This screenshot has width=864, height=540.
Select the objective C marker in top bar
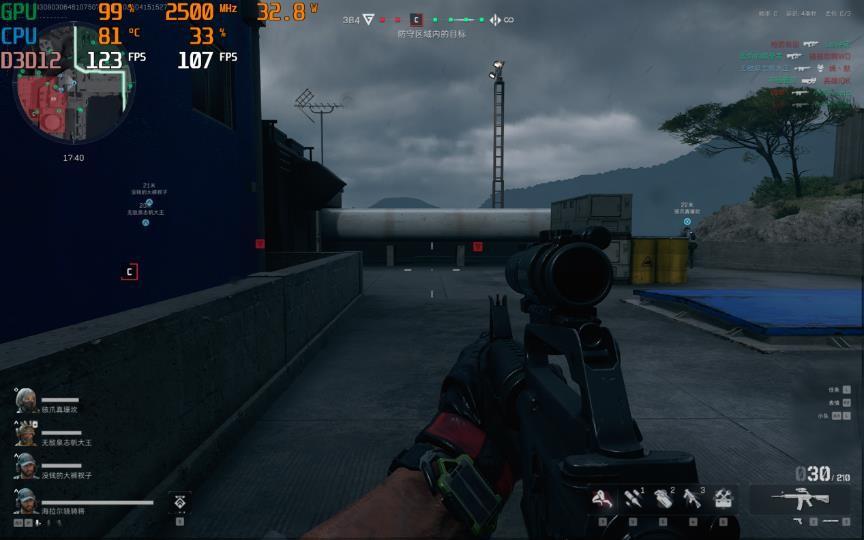point(416,20)
